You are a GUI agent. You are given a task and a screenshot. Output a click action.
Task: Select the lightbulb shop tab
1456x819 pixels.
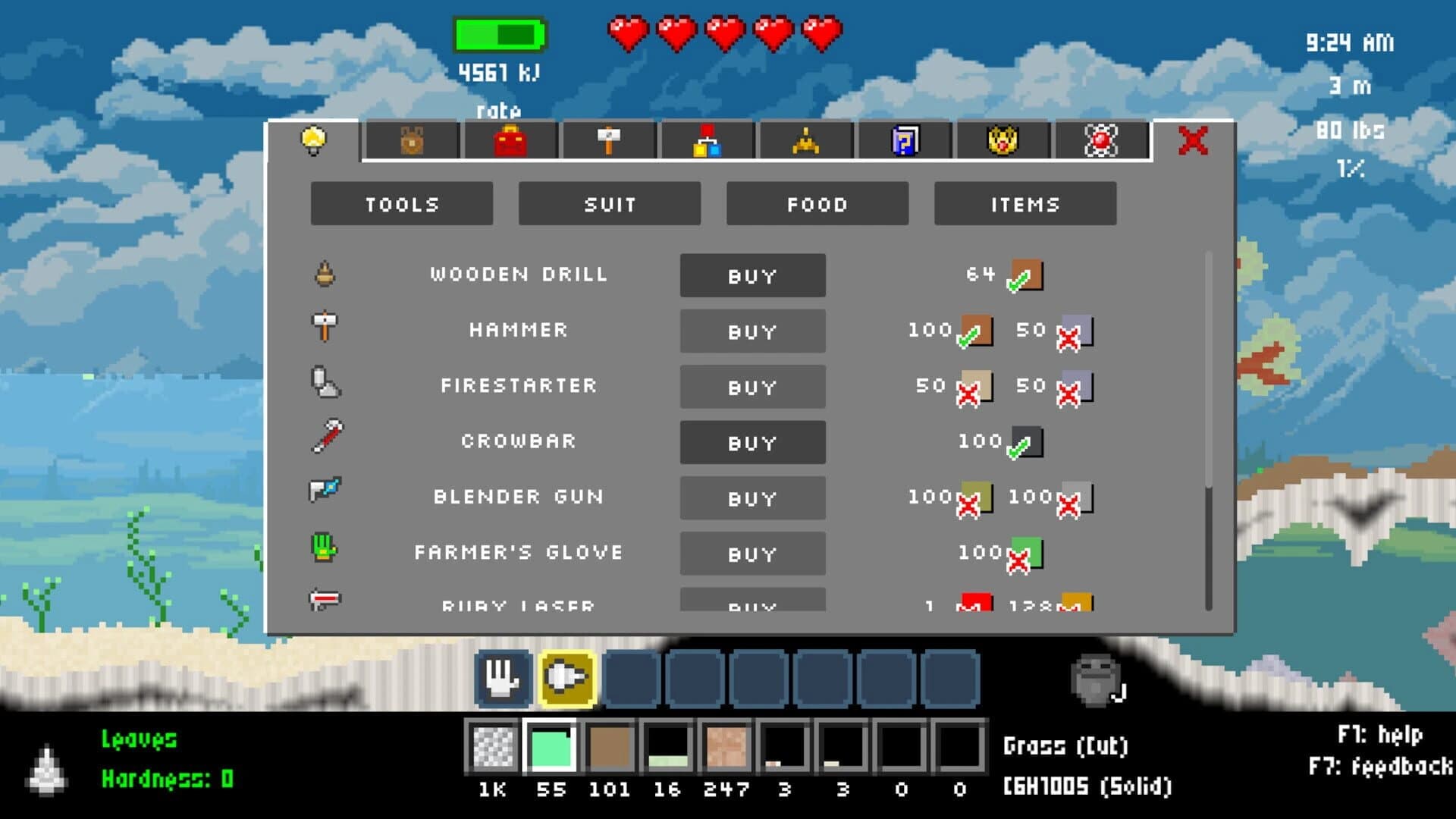coord(314,141)
